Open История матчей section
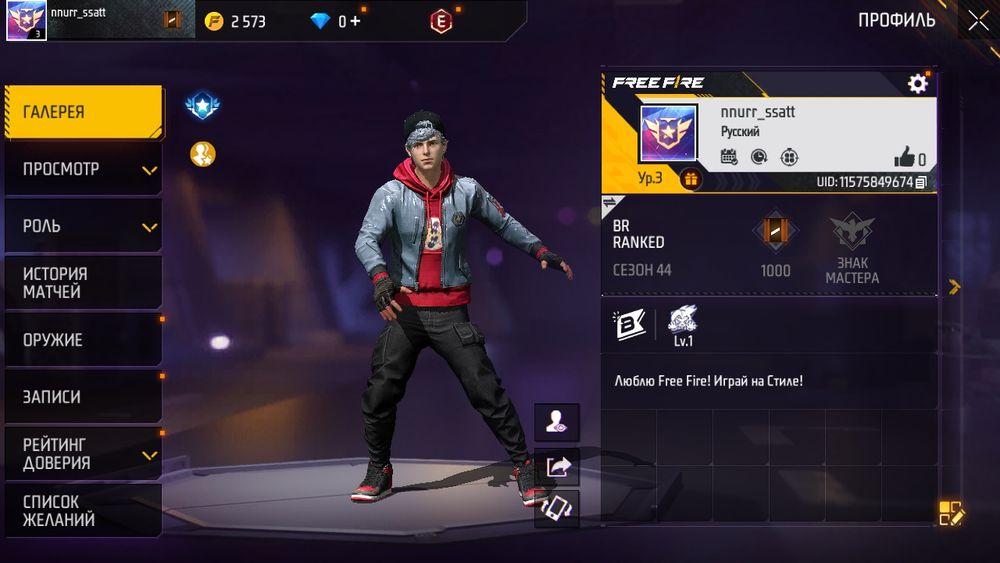Viewport: 1000px width, 563px height. pyautogui.click(x=83, y=283)
